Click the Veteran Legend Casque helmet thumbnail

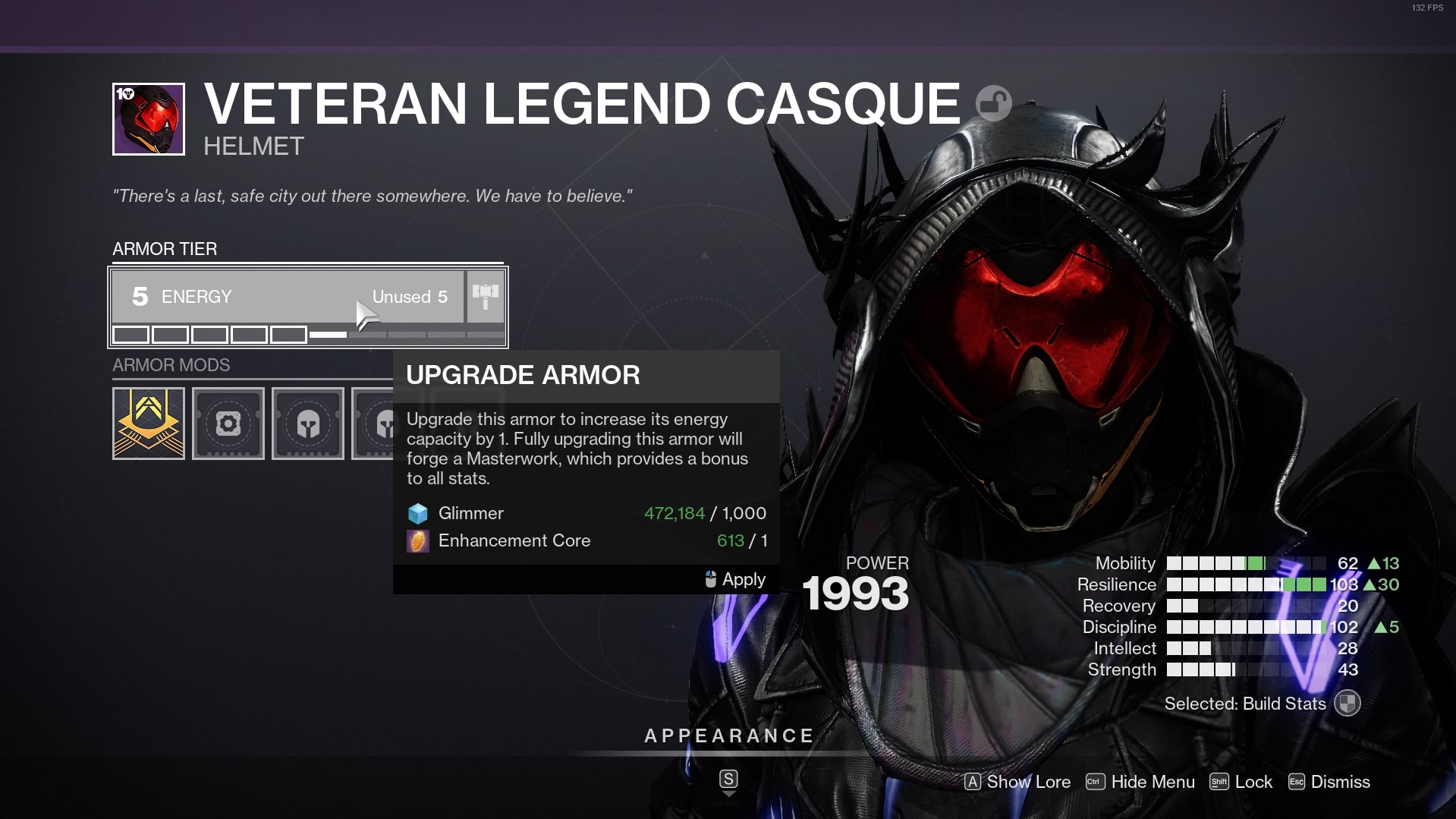tap(149, 119)
